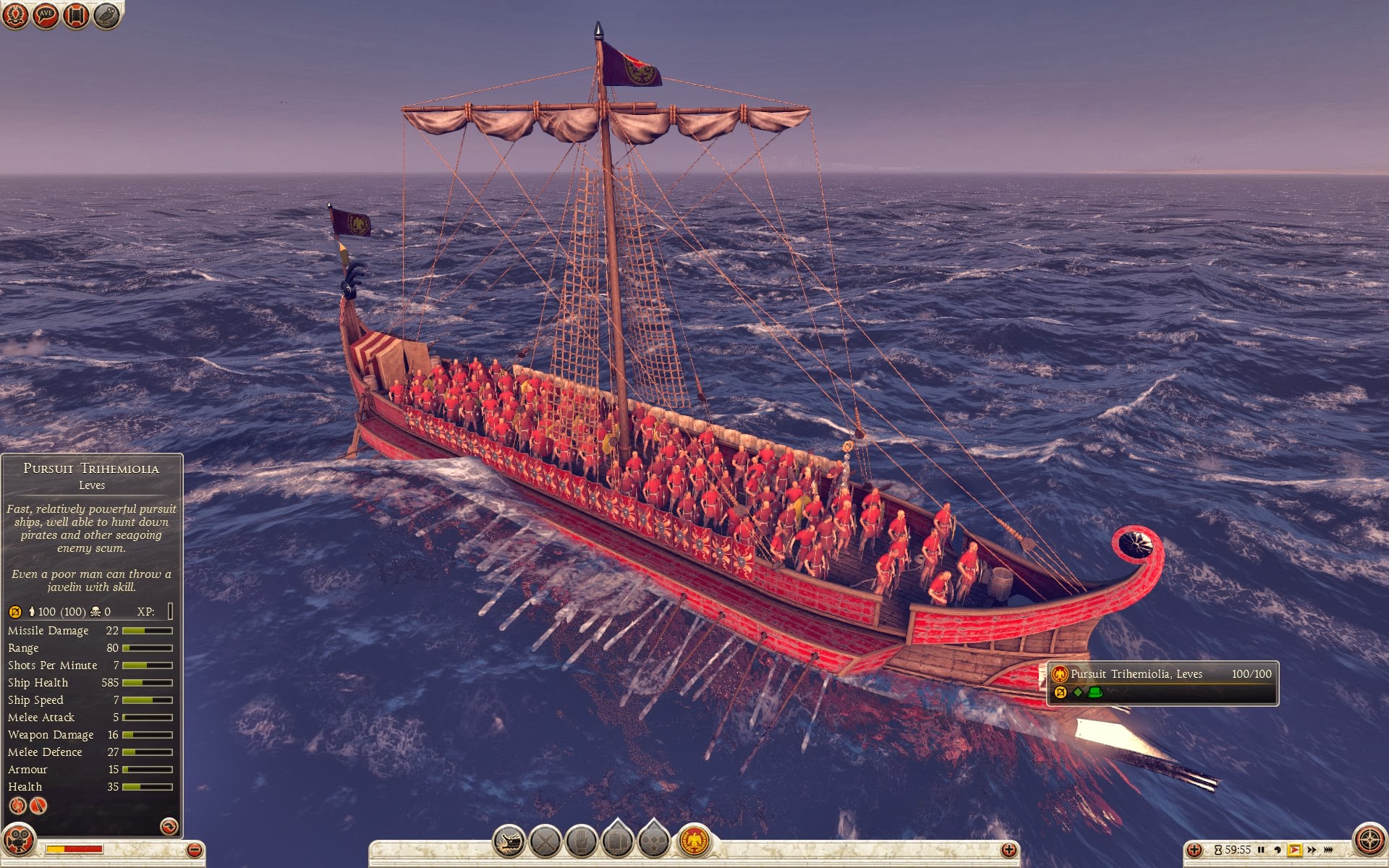Switch to slow motion speed
The image size is (1389, 868).
1278,850
